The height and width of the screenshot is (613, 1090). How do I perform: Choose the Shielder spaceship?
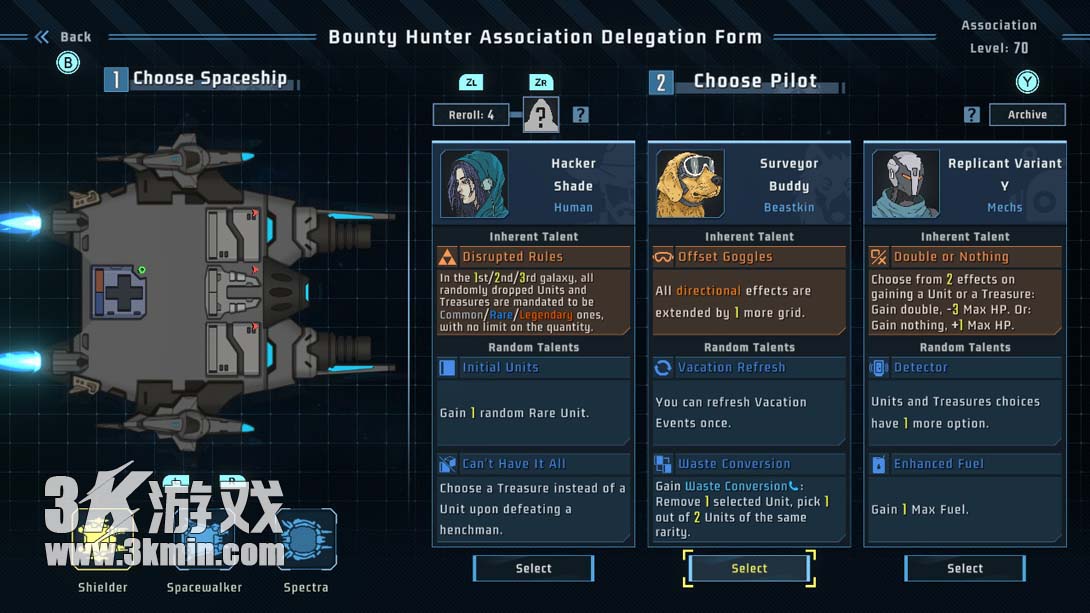click(x=103, y=540)
